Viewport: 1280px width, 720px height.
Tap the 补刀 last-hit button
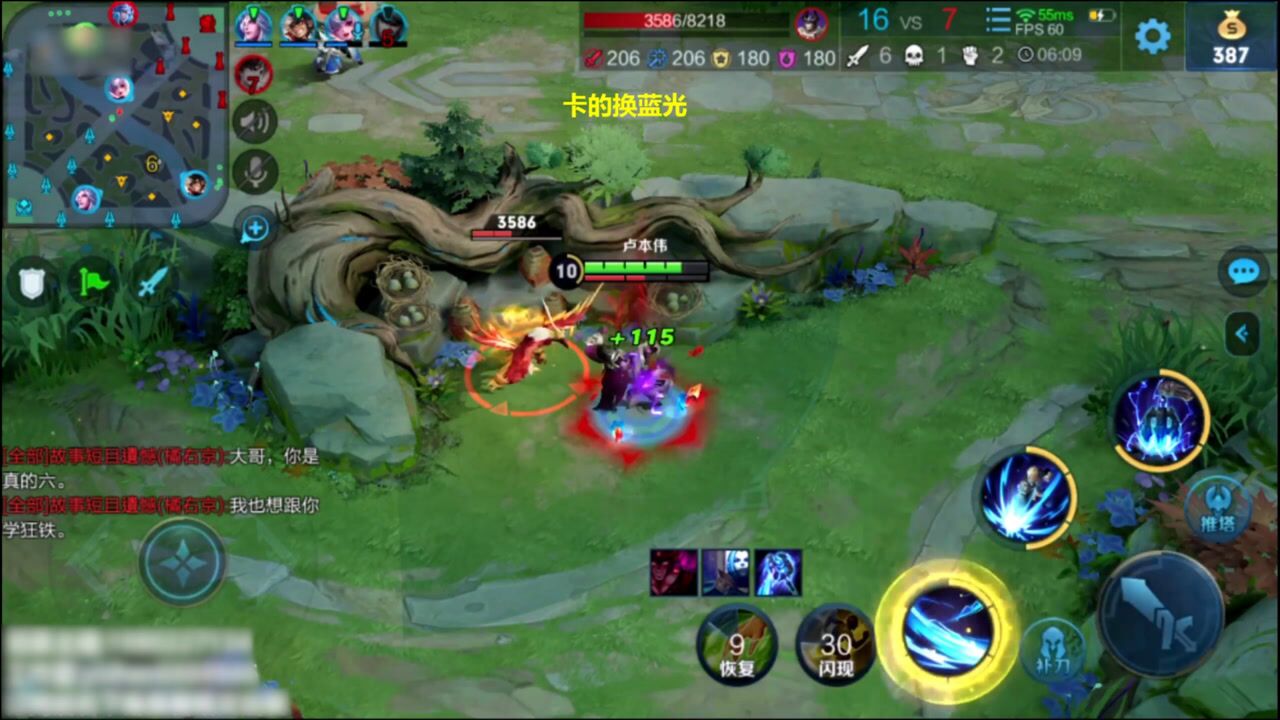(1052, 650)
